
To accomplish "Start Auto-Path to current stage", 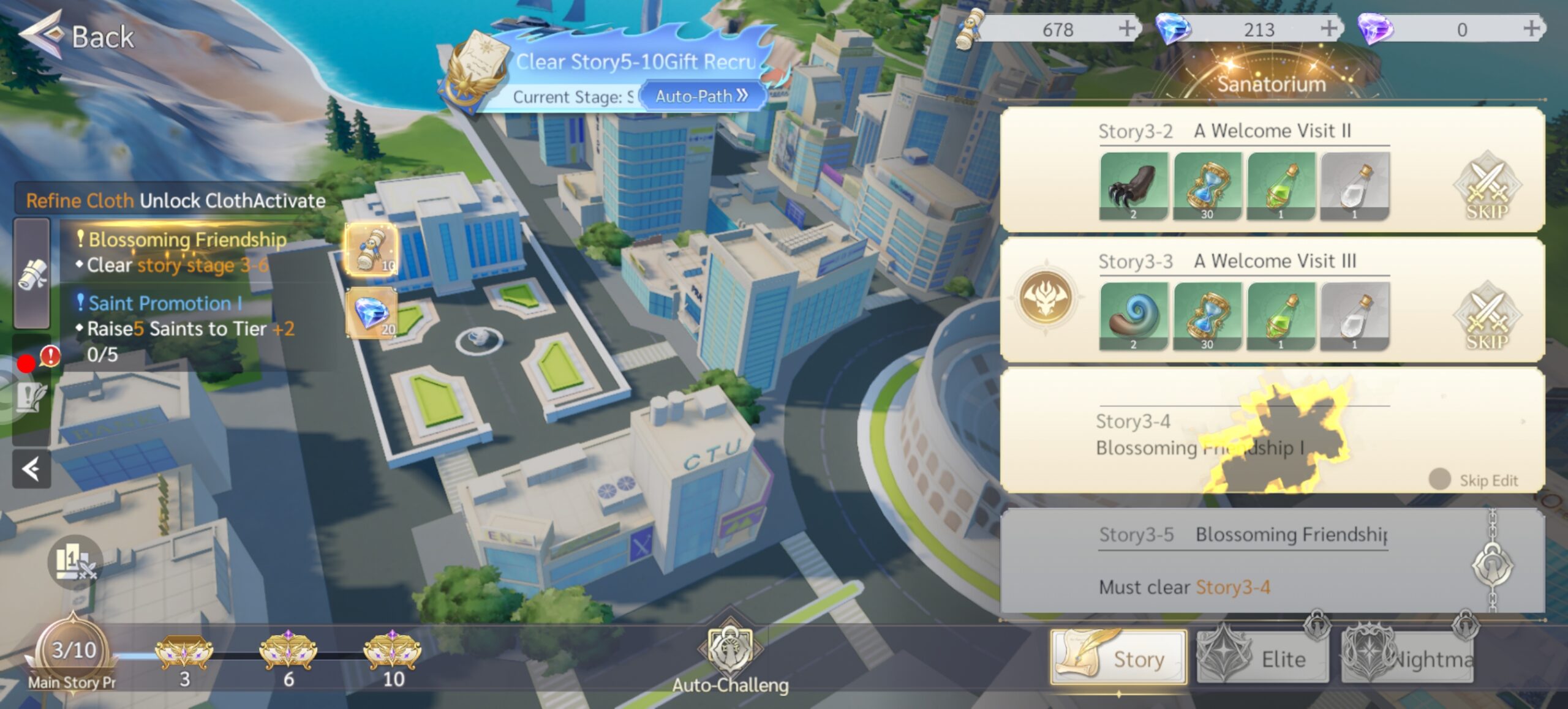I will pos(701,96).
